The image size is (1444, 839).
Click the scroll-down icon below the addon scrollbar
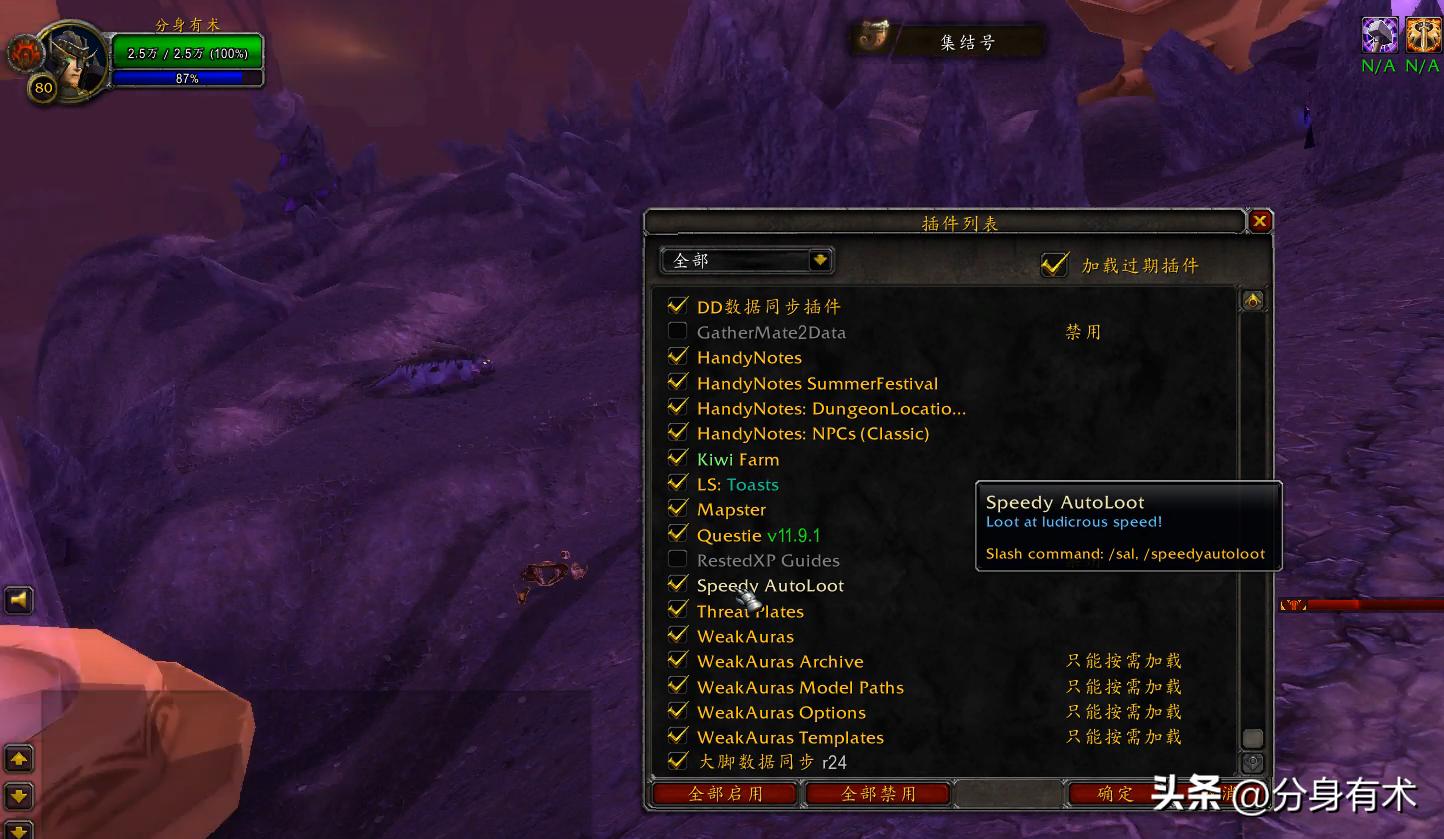click(1253, 763)
